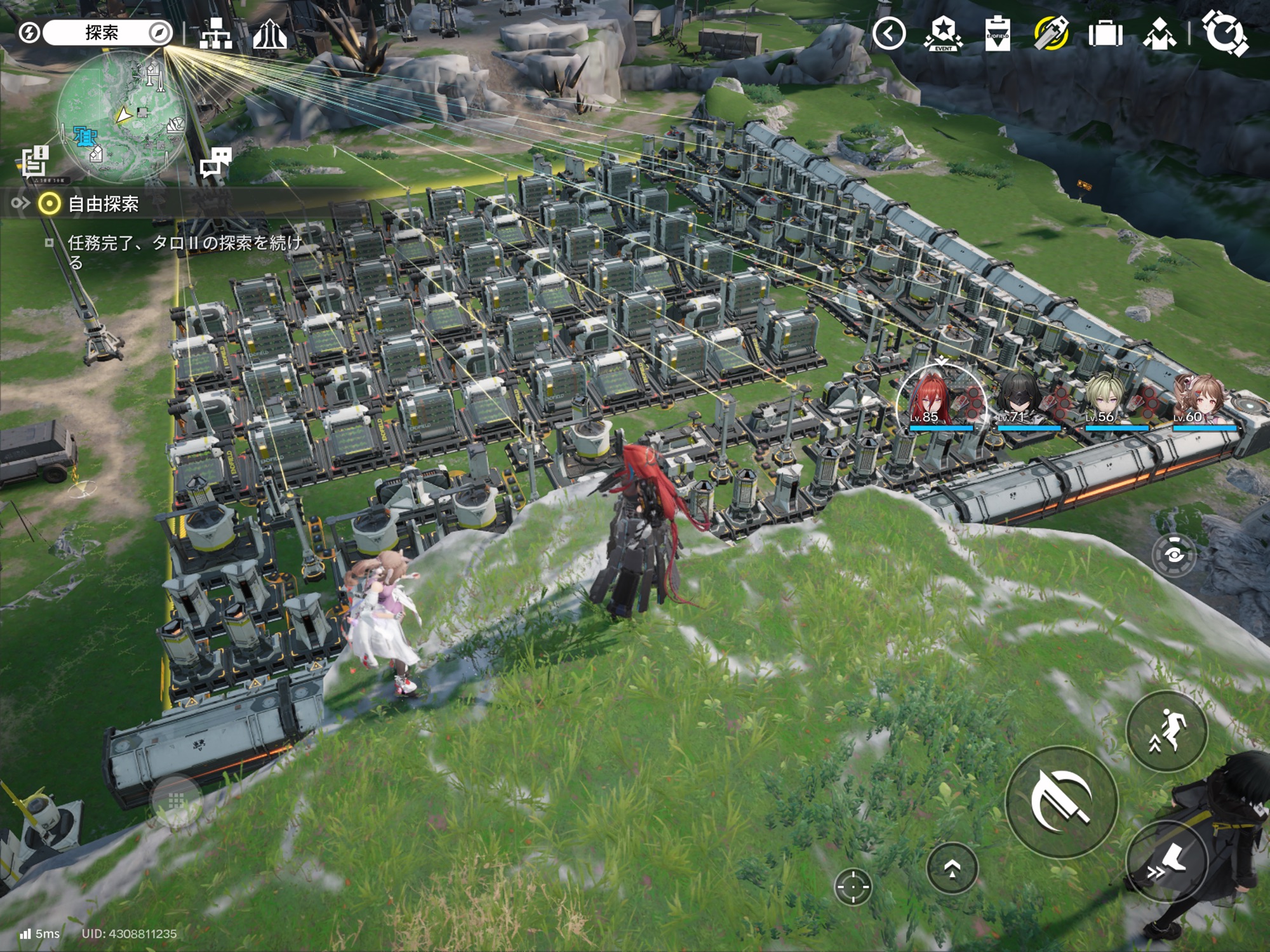Open the briefcase inventory
The height and width of the screenshot is (952, 1270).
[1105, 34]
